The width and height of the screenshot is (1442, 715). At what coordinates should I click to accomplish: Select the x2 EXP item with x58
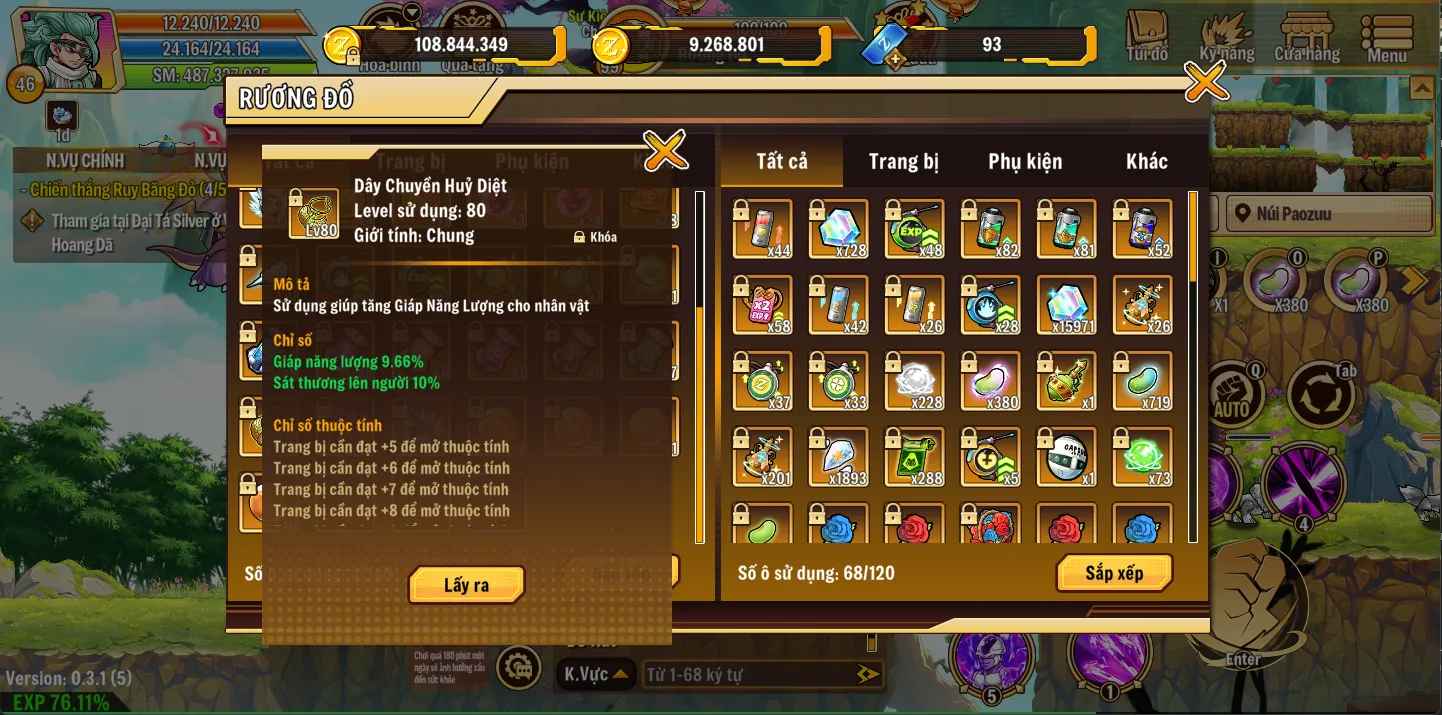[763, 305]
